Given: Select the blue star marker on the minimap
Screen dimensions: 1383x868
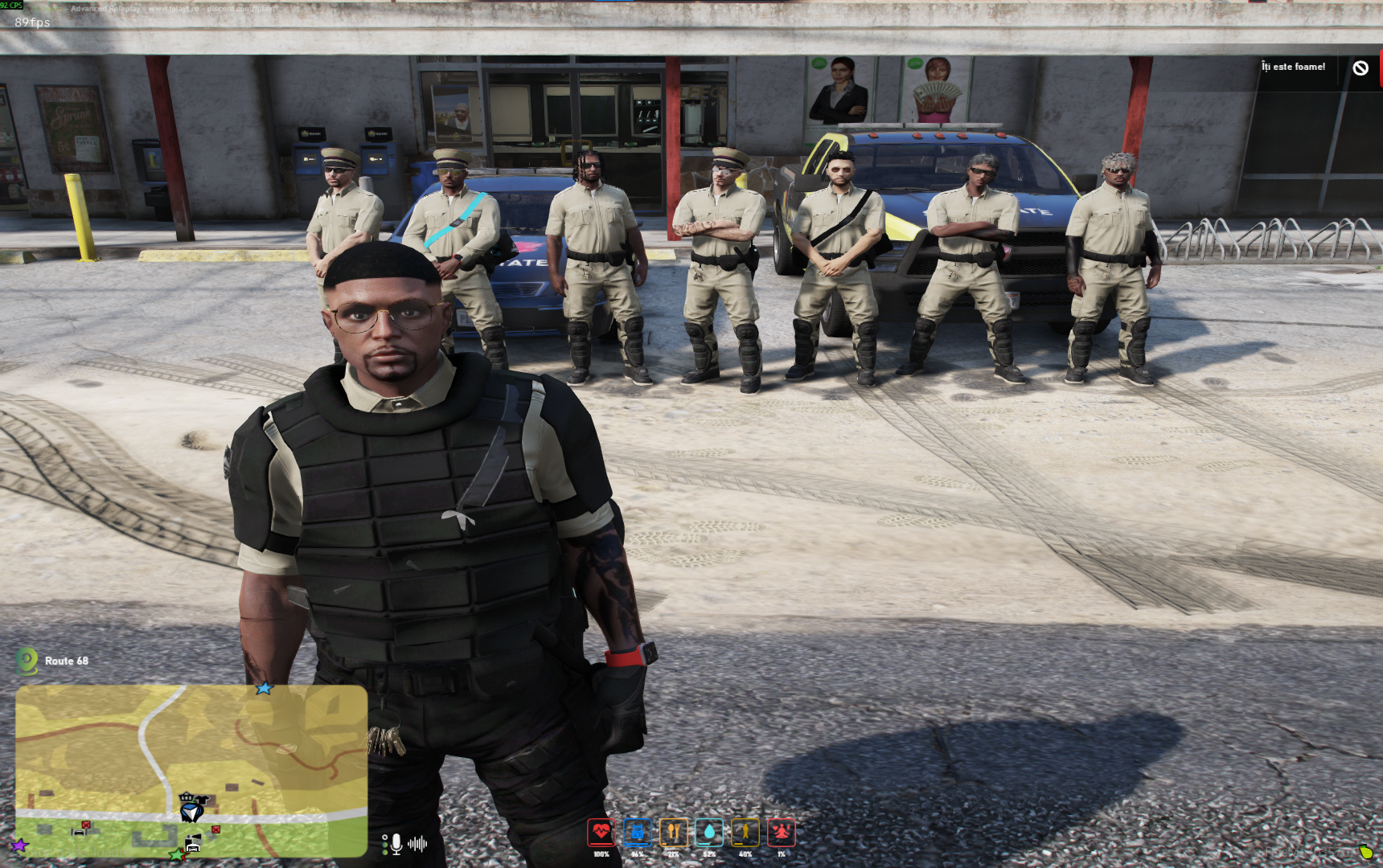Looking at the screenshot, I should pyautogui.click(x=264, y=688).
